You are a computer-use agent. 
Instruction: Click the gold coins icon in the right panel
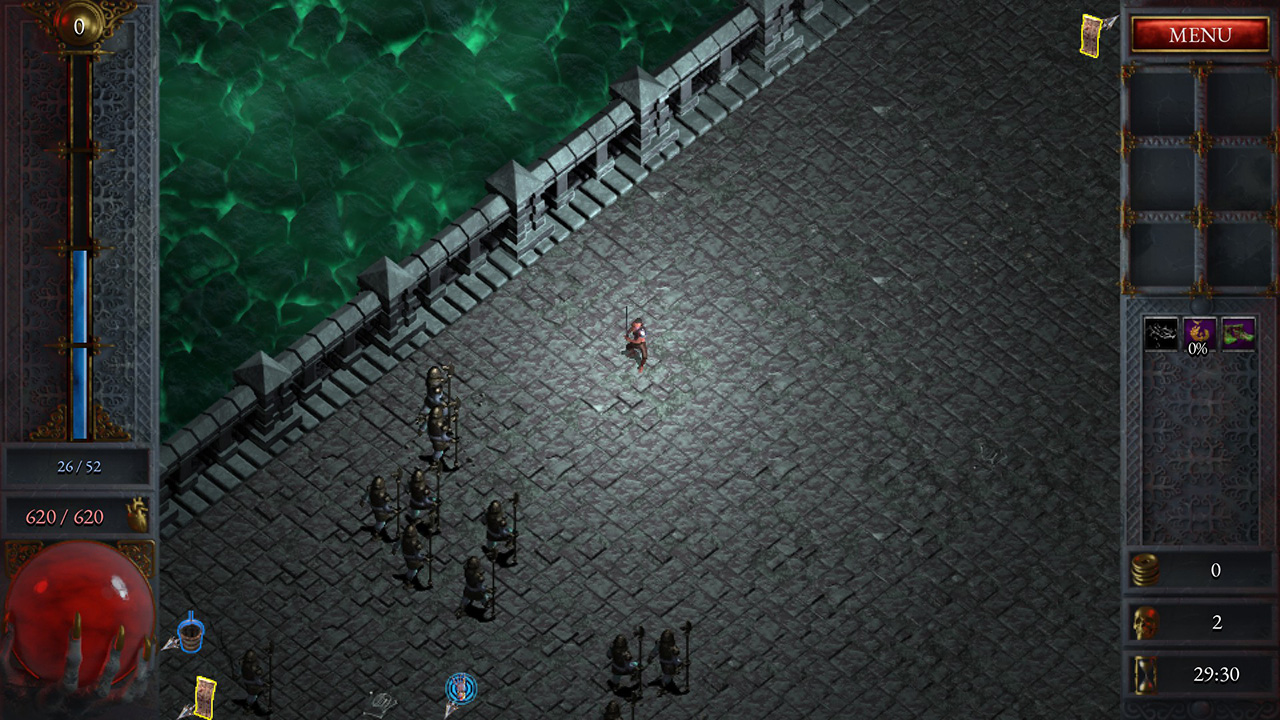[x=1148, y=571]
